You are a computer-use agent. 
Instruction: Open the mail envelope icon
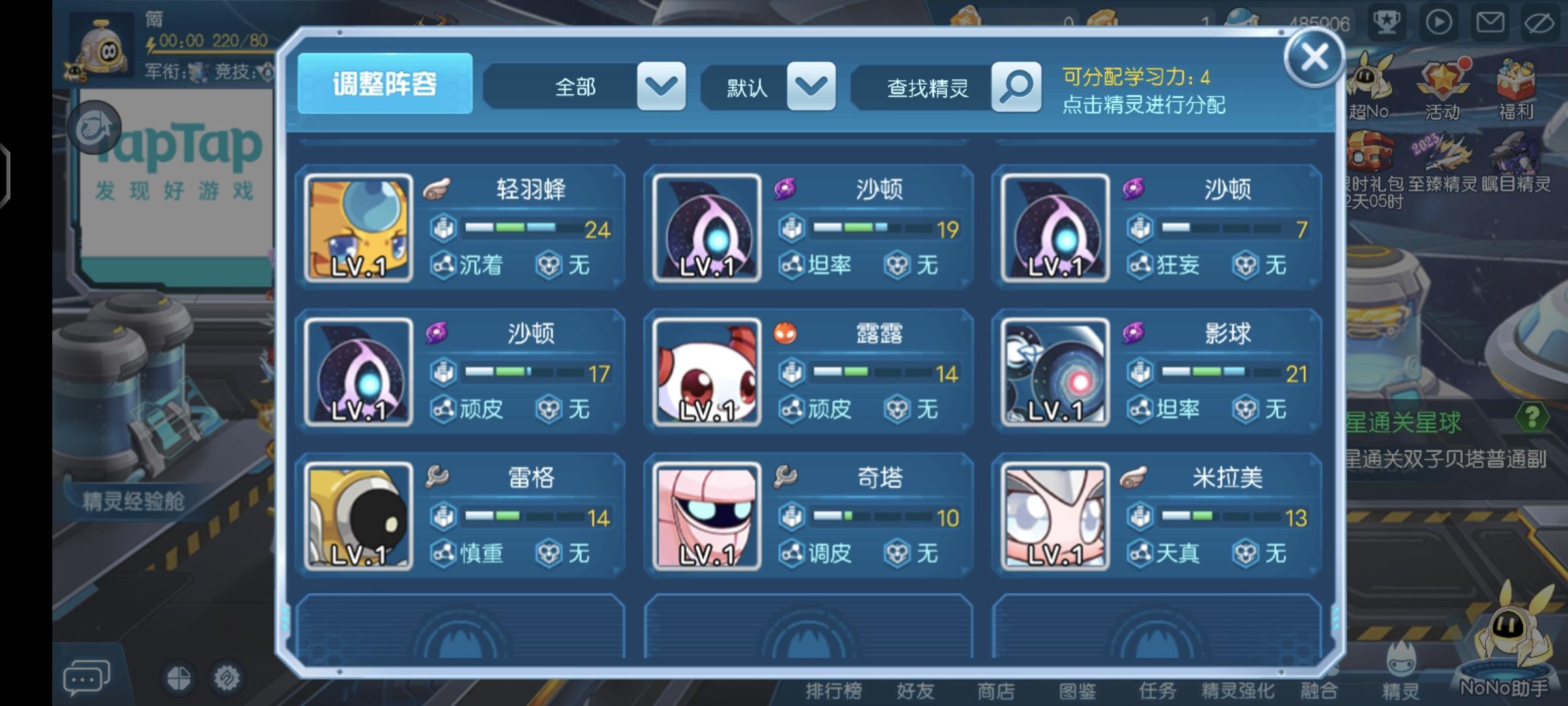1490,23
